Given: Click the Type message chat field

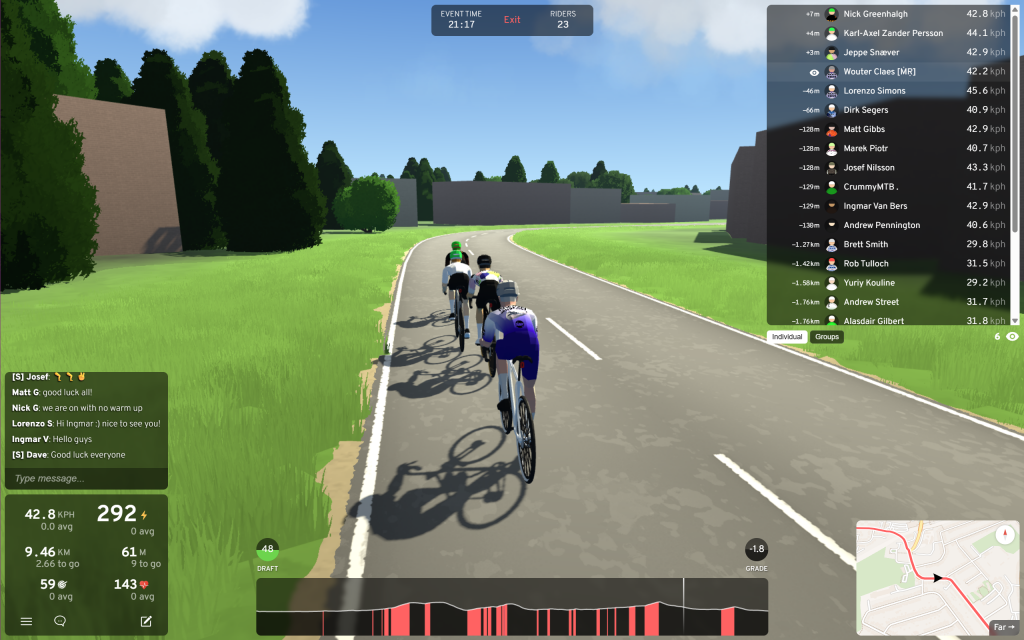Looking at the screenshot, I should [86, 479].
